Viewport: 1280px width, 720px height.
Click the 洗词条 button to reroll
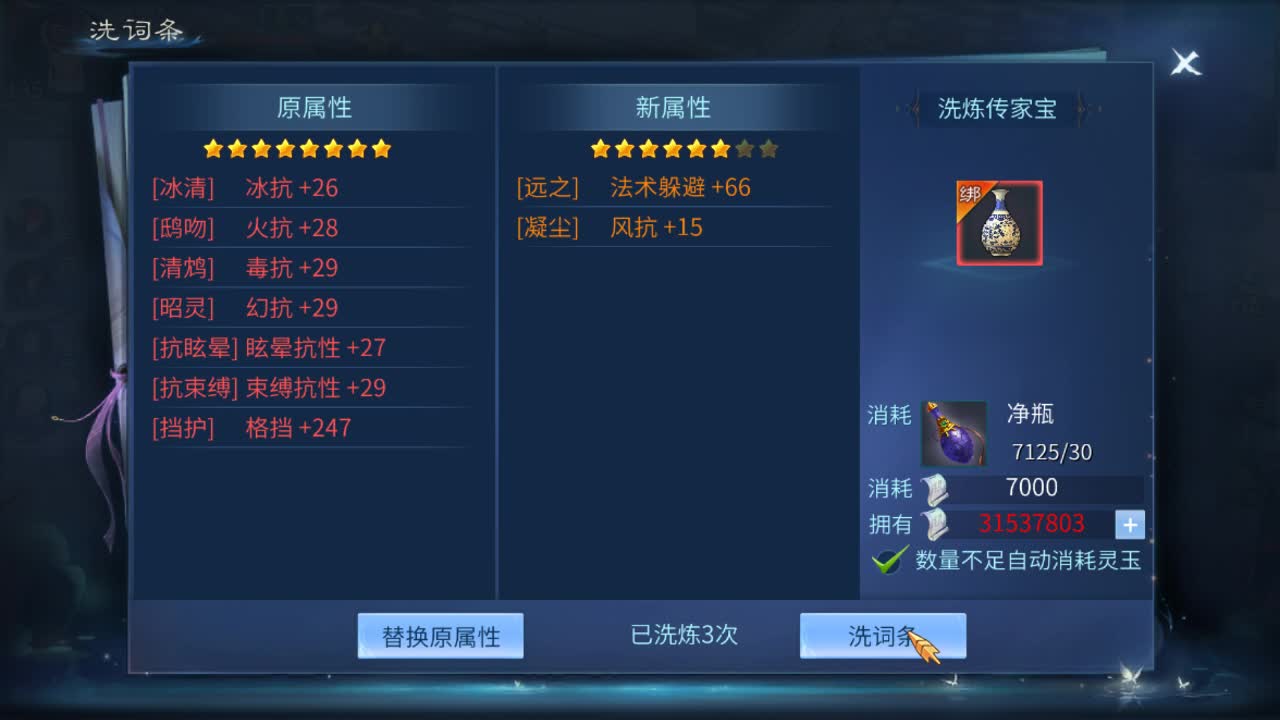[x=881, y=634]
